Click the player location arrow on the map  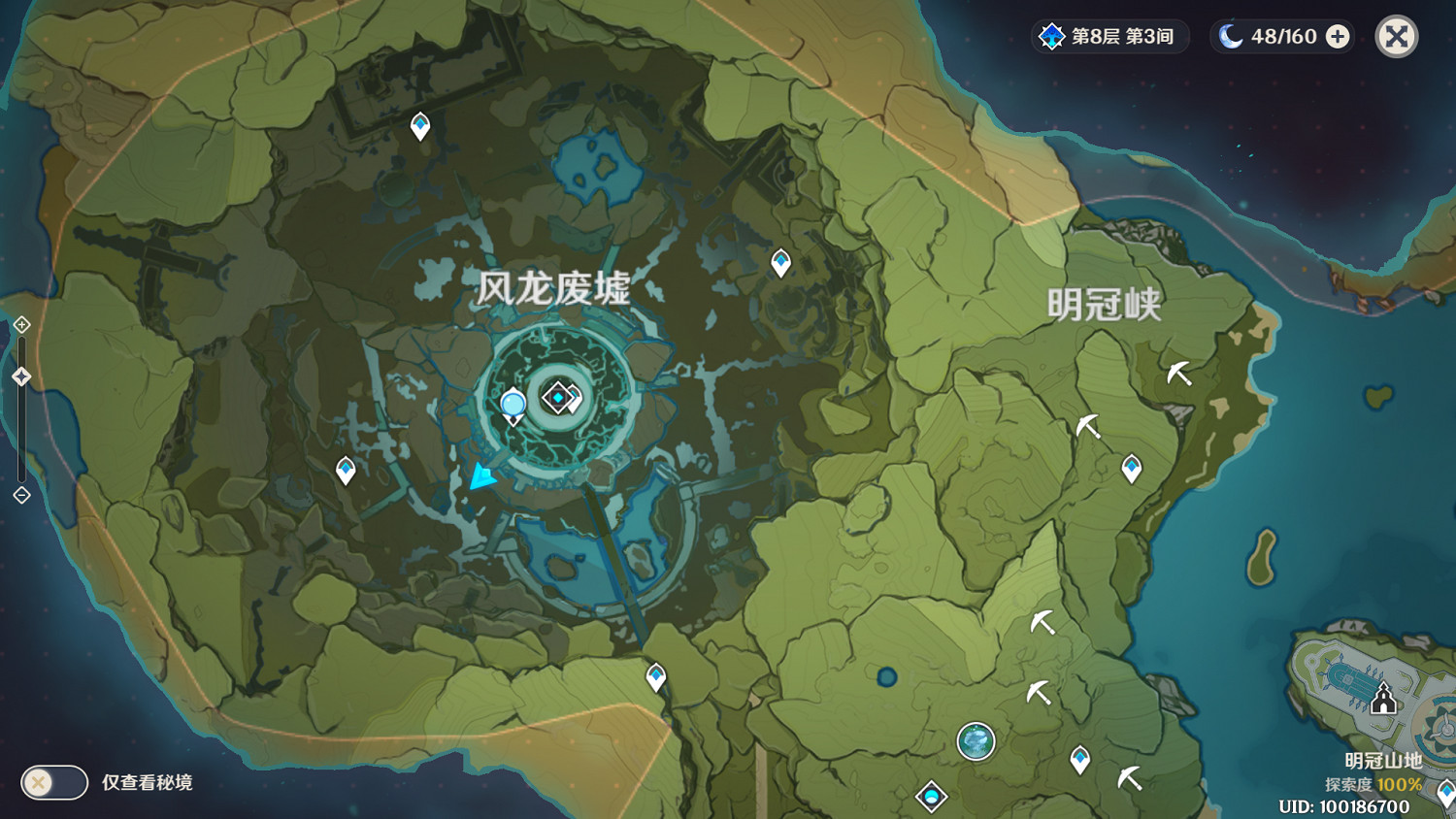click(x=482, y=477)
